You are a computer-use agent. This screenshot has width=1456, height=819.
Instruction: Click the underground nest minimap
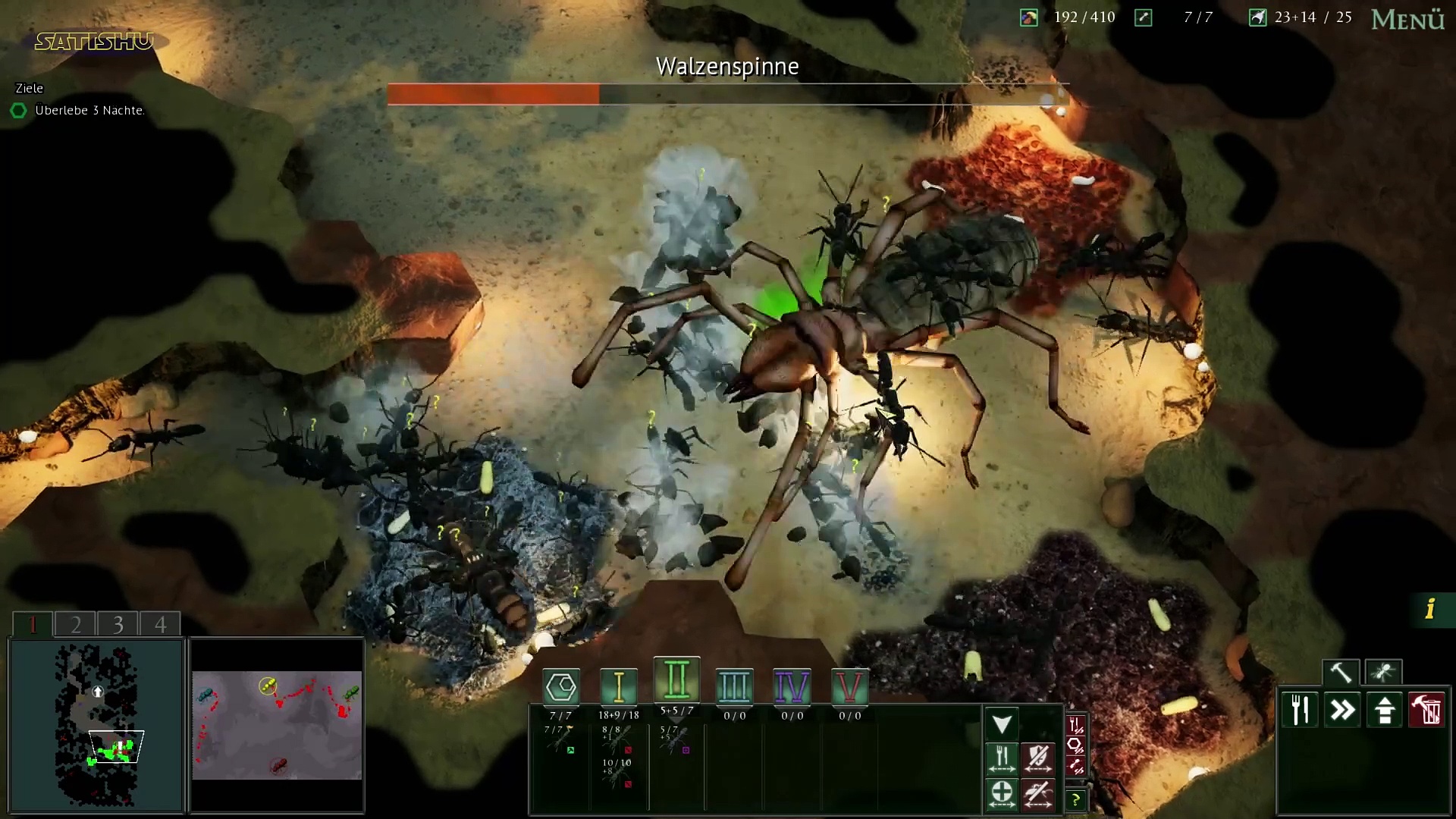tap(96, 725)
